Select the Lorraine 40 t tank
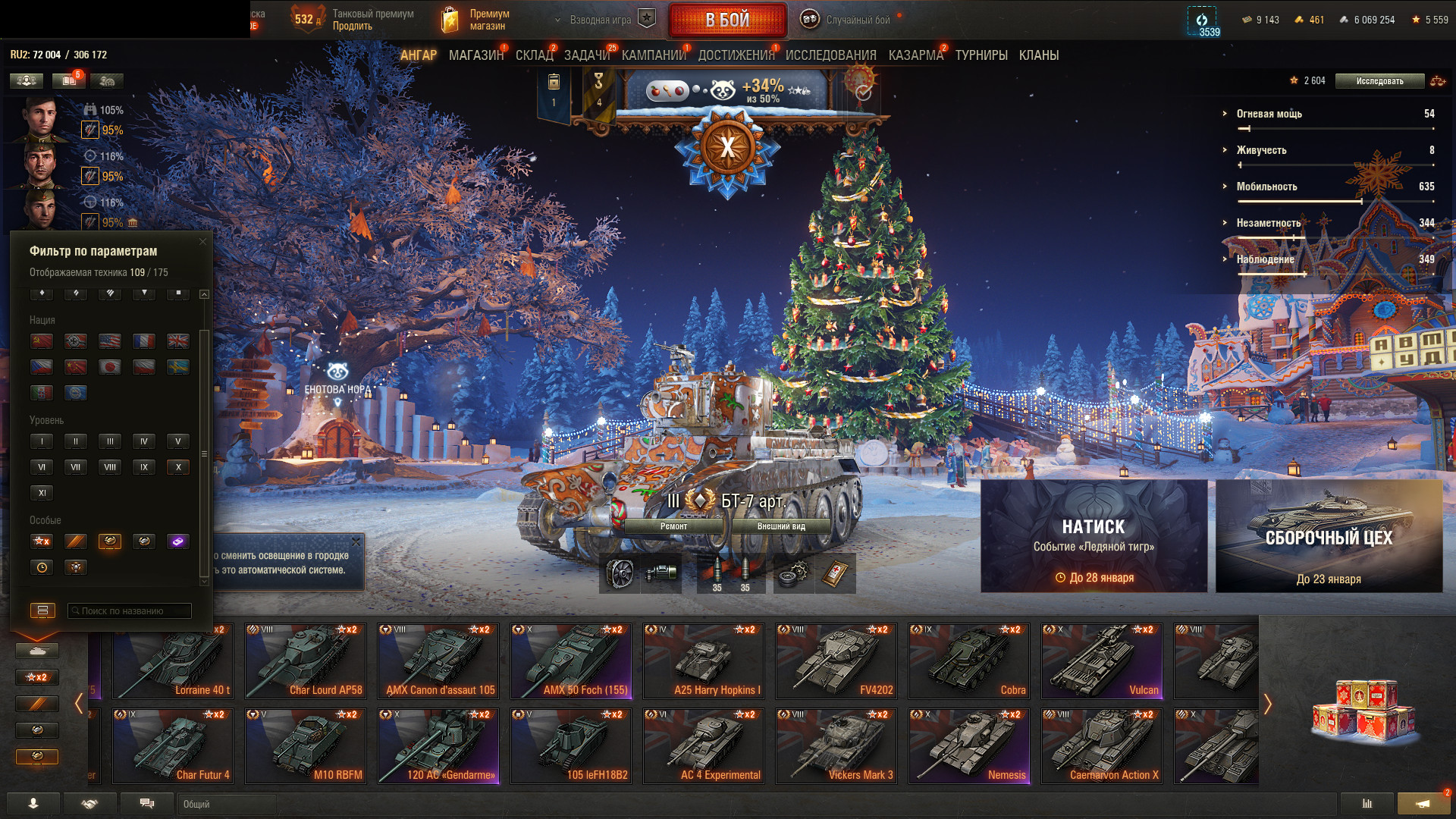The height and width of the screenshot is (819, 1456). click(172, 661)
